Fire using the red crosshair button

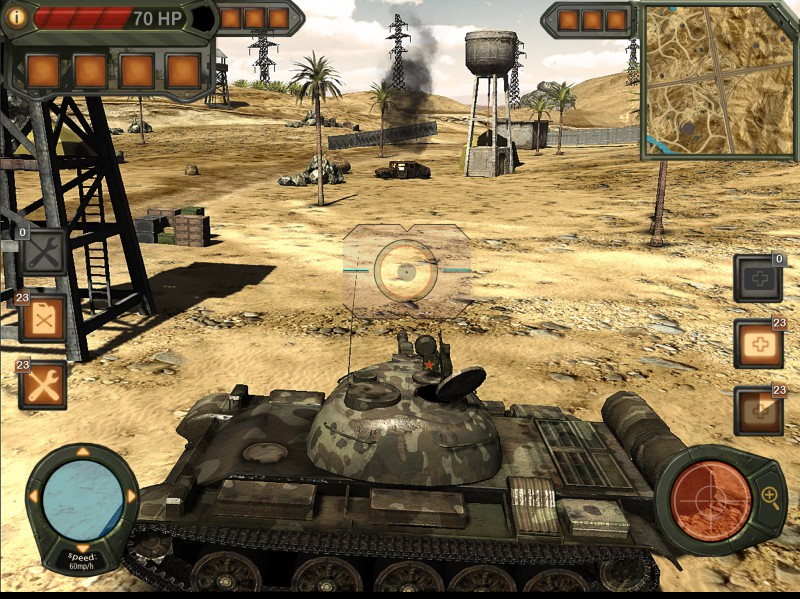point(711,499)
